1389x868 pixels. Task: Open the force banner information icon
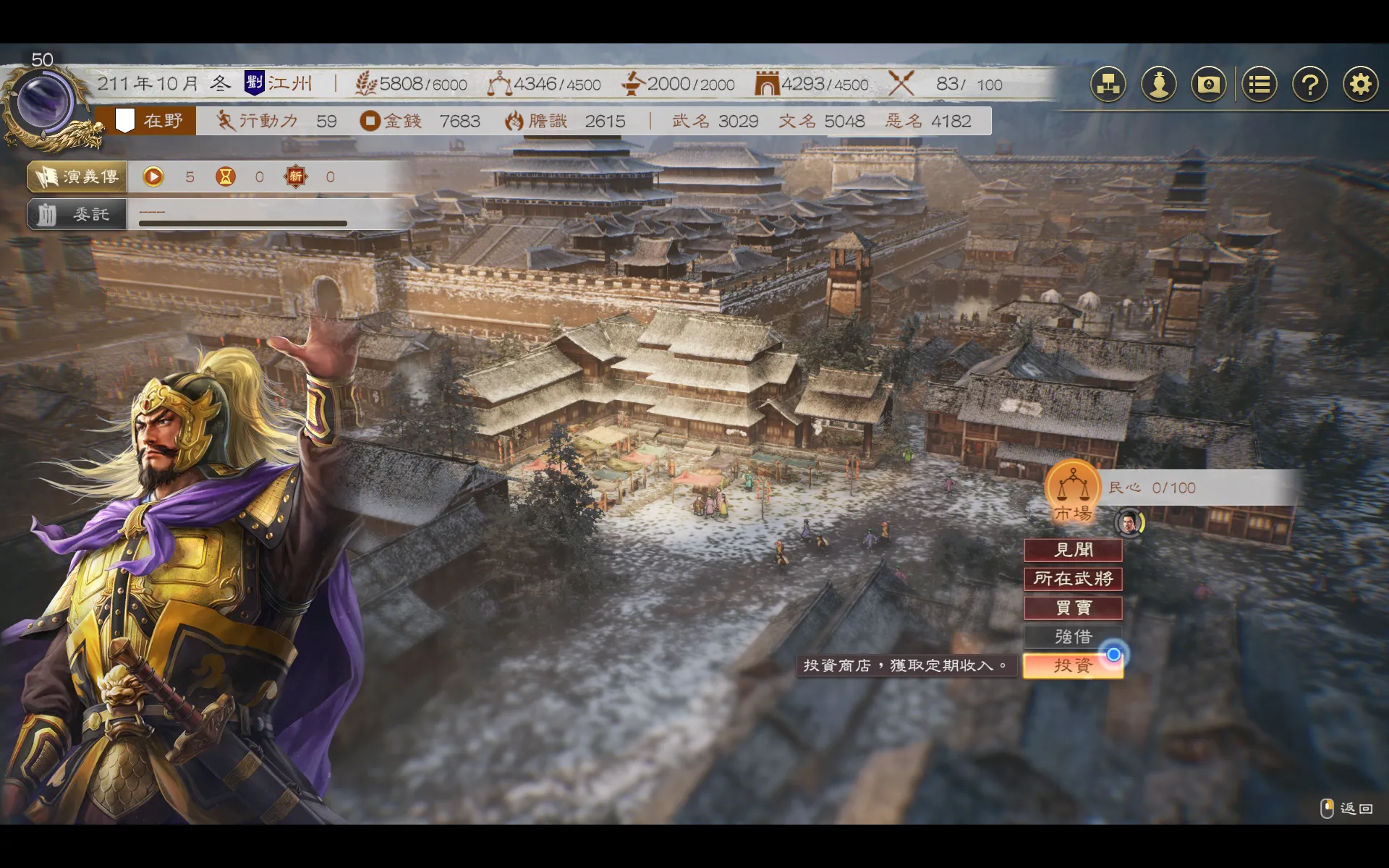pos(1209,84)
